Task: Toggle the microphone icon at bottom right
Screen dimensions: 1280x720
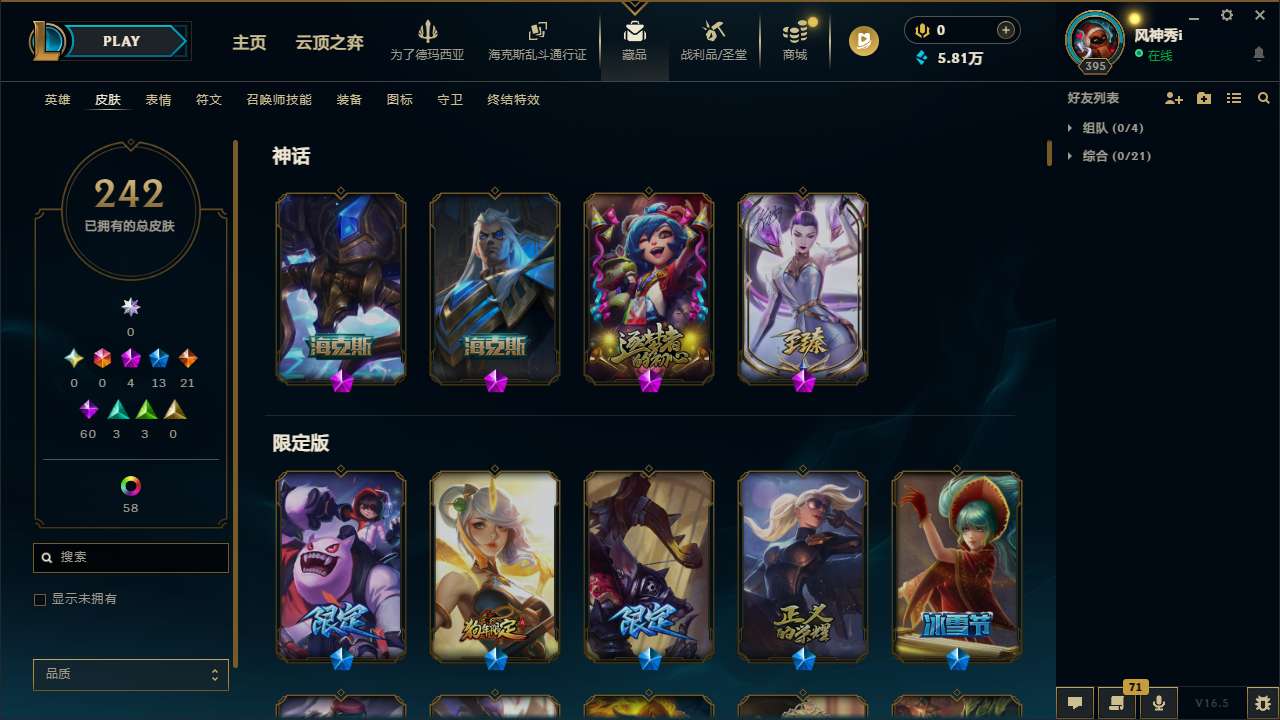Action: click(x=1157, y=702)
